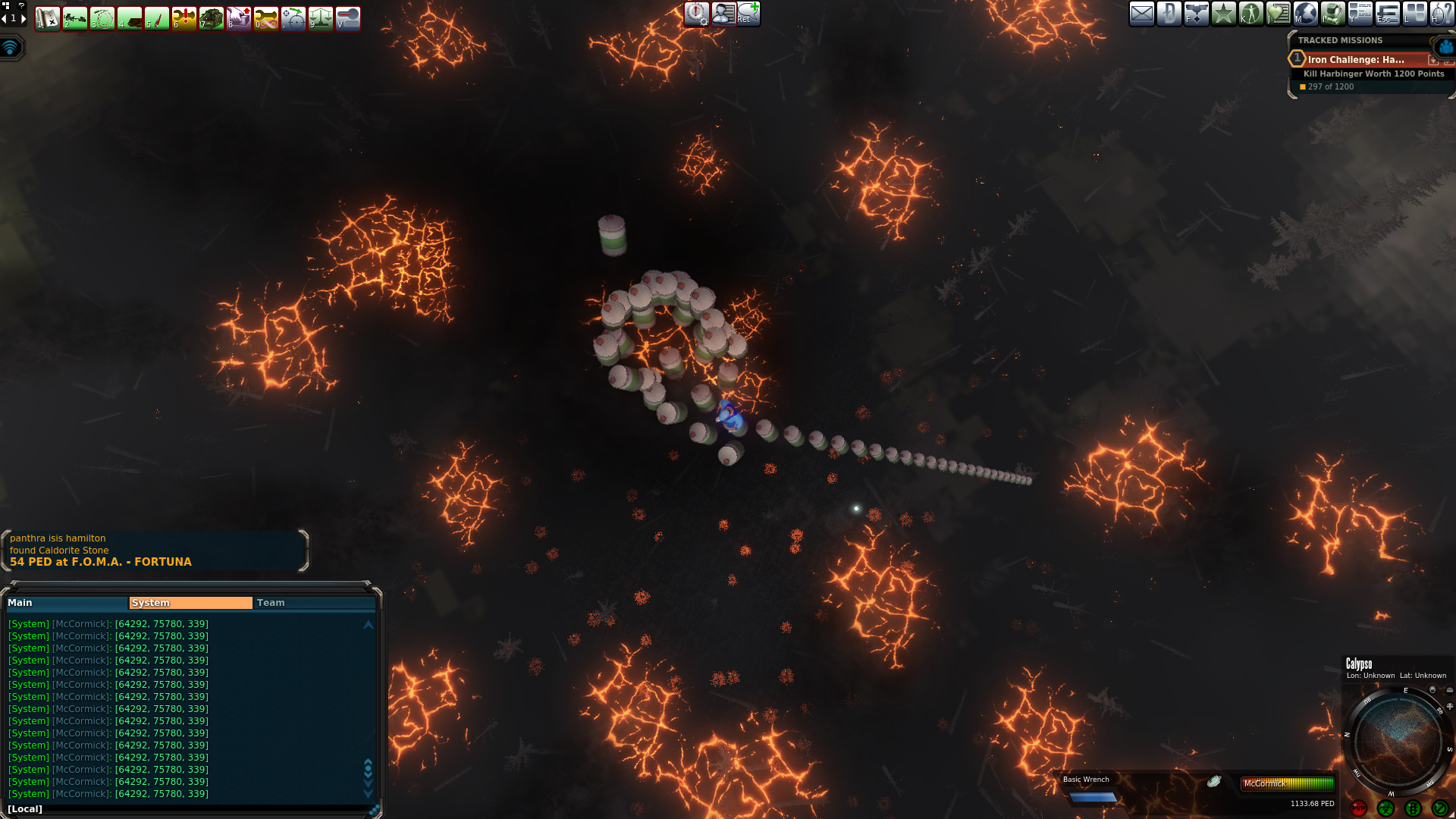The height and width of the screenshot is (819, 1456).
Task: Zoom in the radar with plus button
Action: pyautogui.click(x=1450, y=706)
